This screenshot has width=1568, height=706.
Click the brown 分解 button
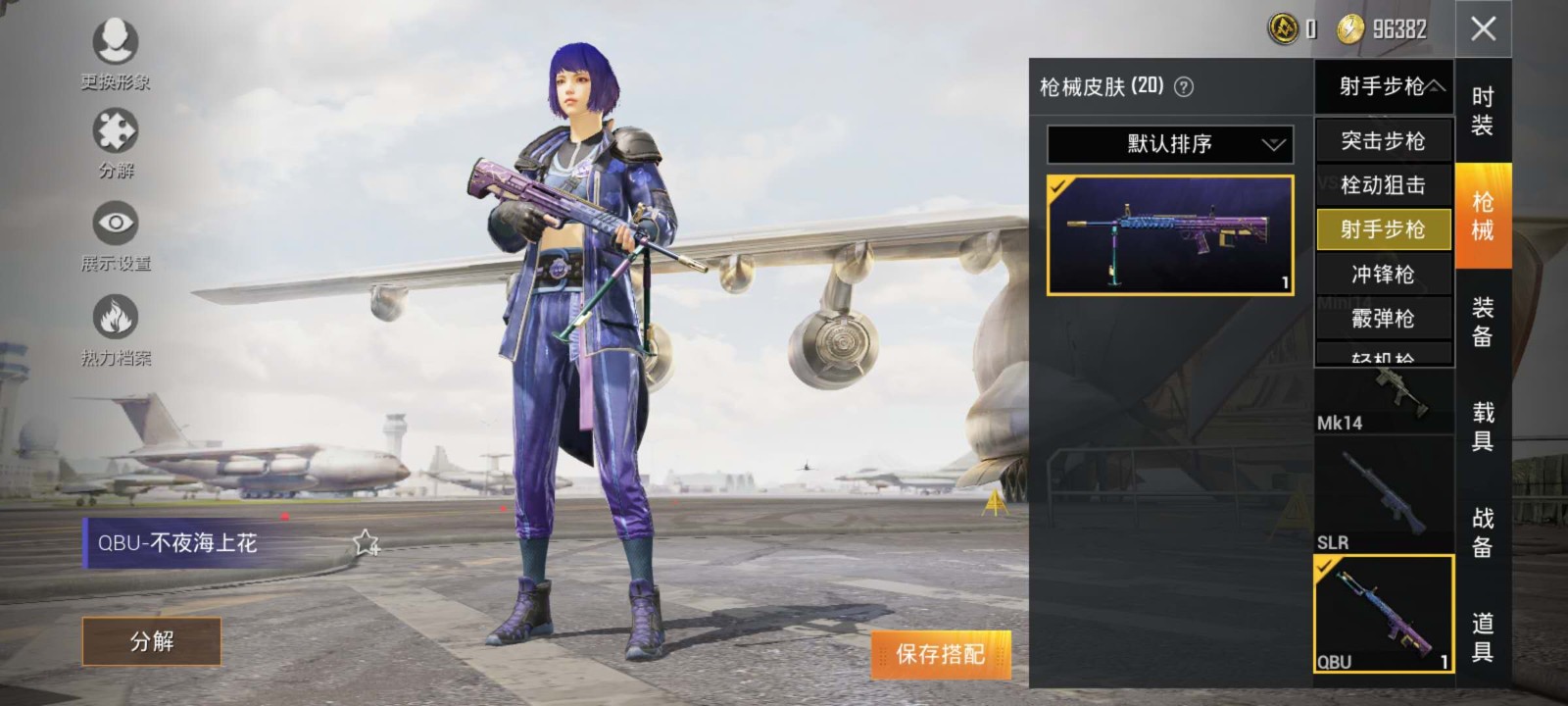click(x=152, y=641)
